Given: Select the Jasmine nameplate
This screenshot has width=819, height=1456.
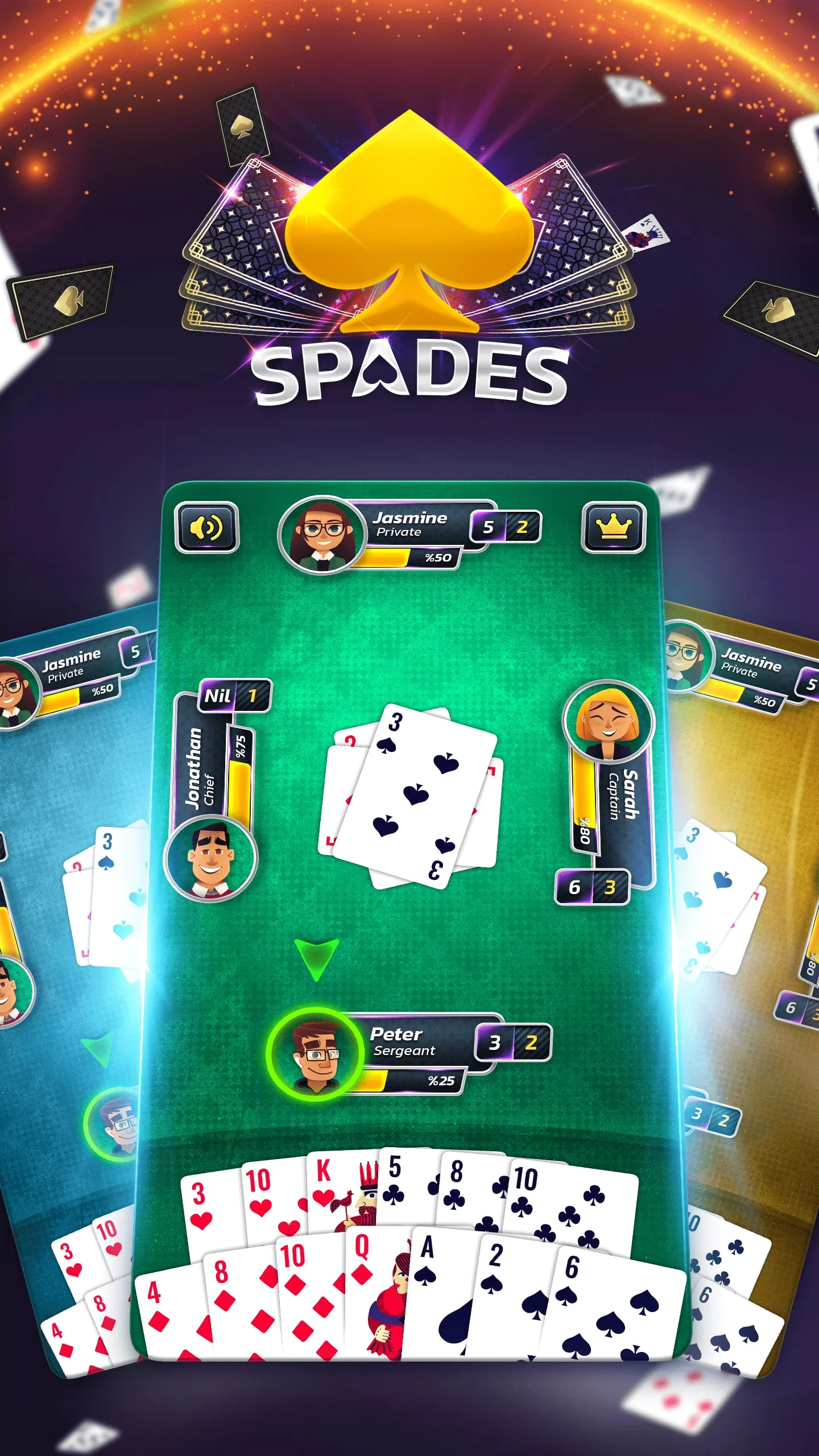Looking at the screenshot, I should tap(408, 519).
